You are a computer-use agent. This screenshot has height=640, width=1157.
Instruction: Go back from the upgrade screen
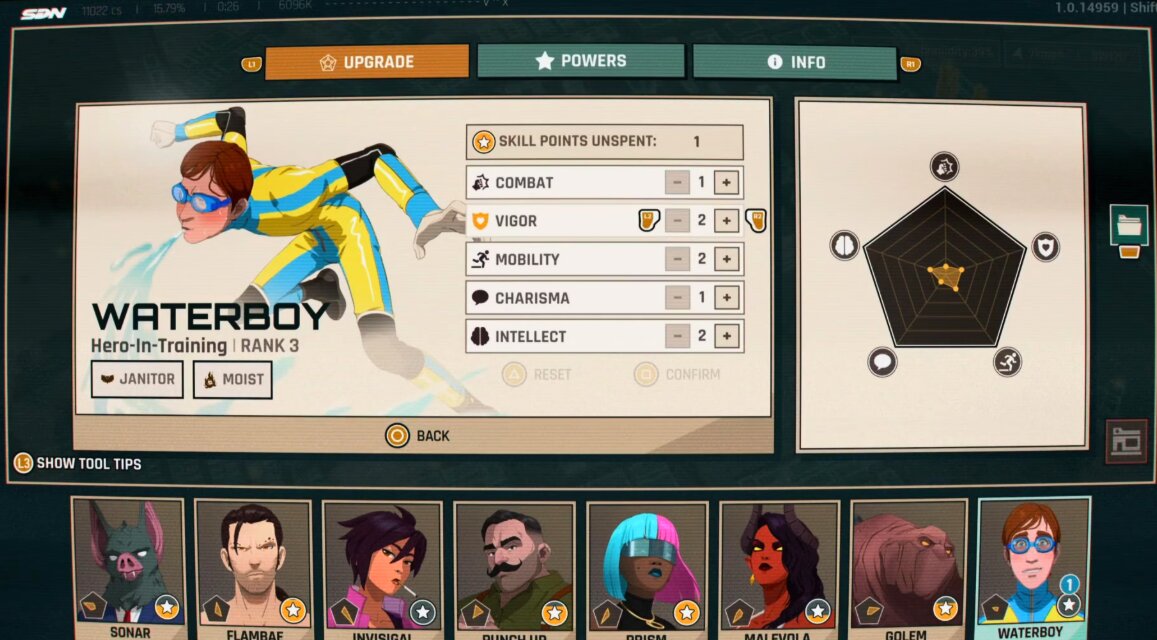pos(419,436)
